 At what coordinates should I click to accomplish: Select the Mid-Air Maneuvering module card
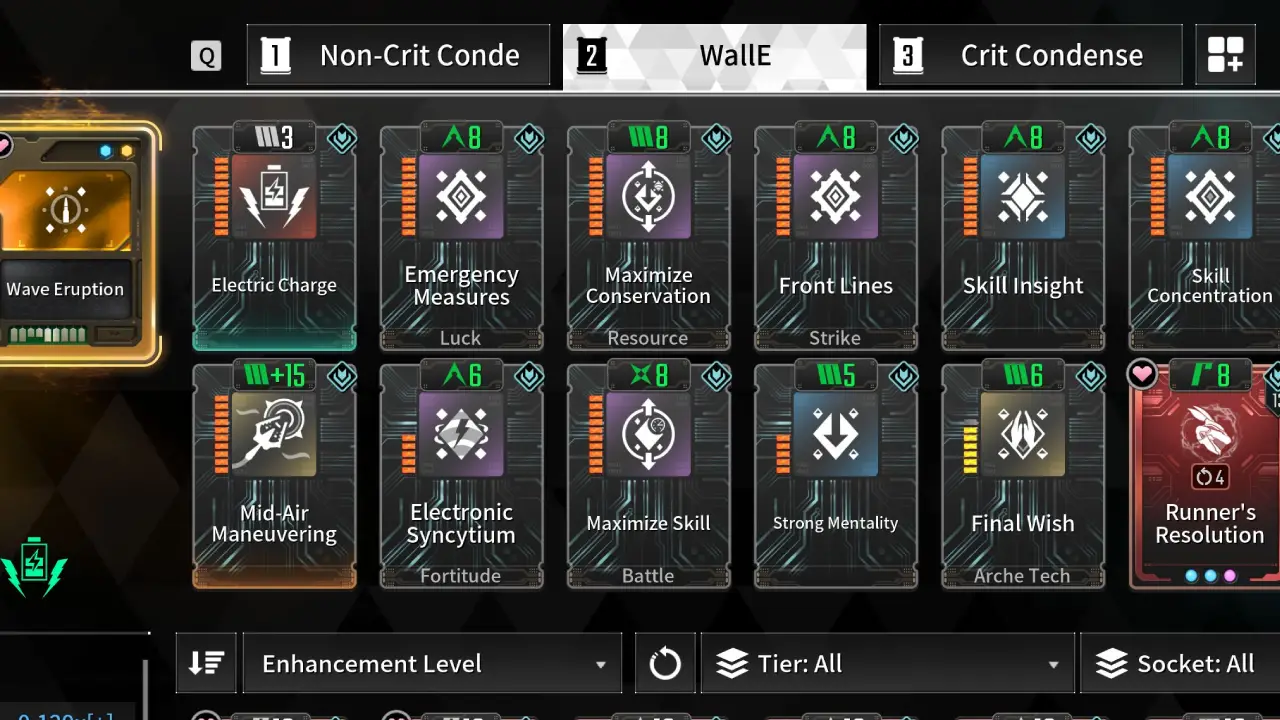click(274, 470)
